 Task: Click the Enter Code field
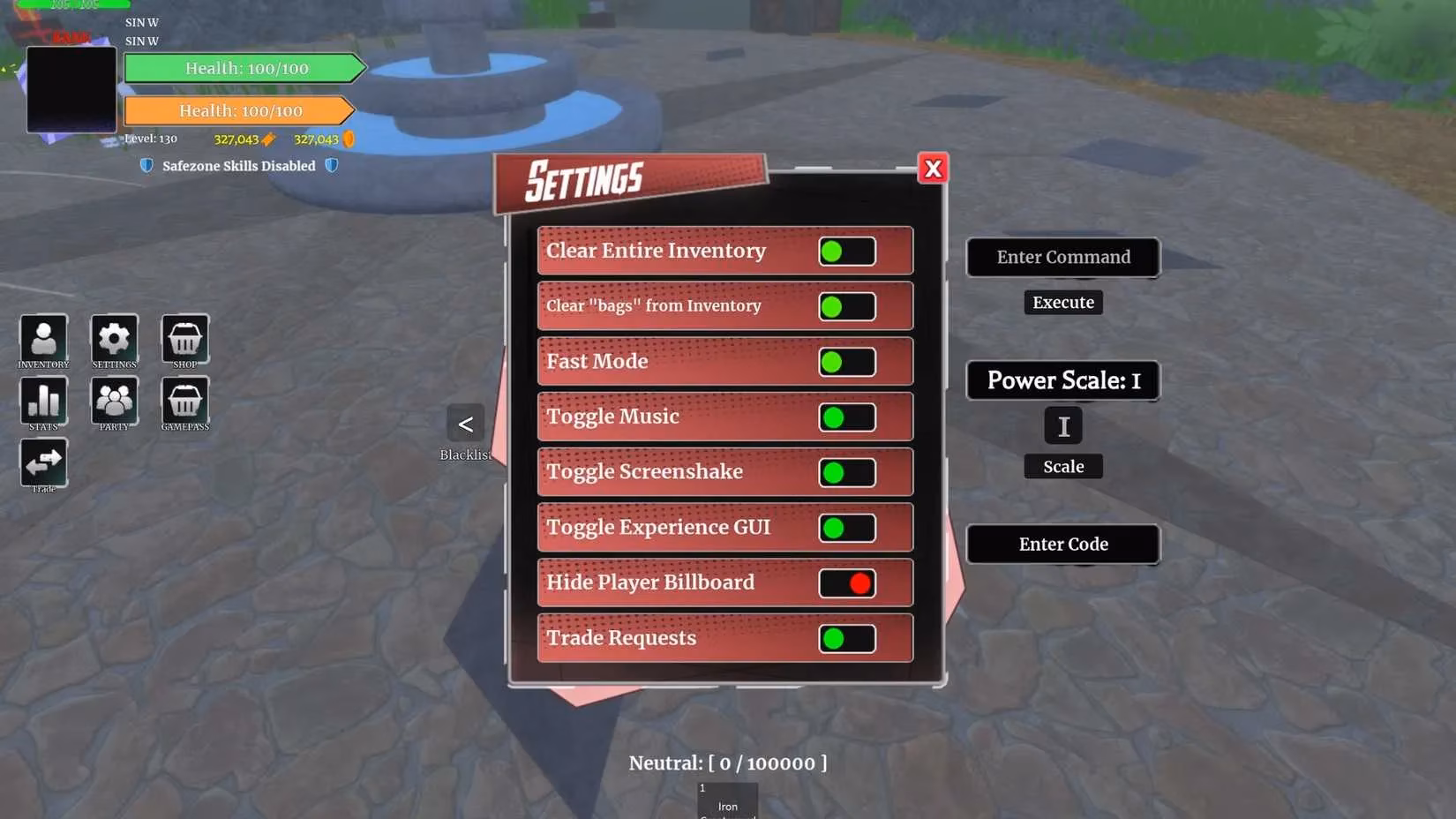pos(1062,544)
